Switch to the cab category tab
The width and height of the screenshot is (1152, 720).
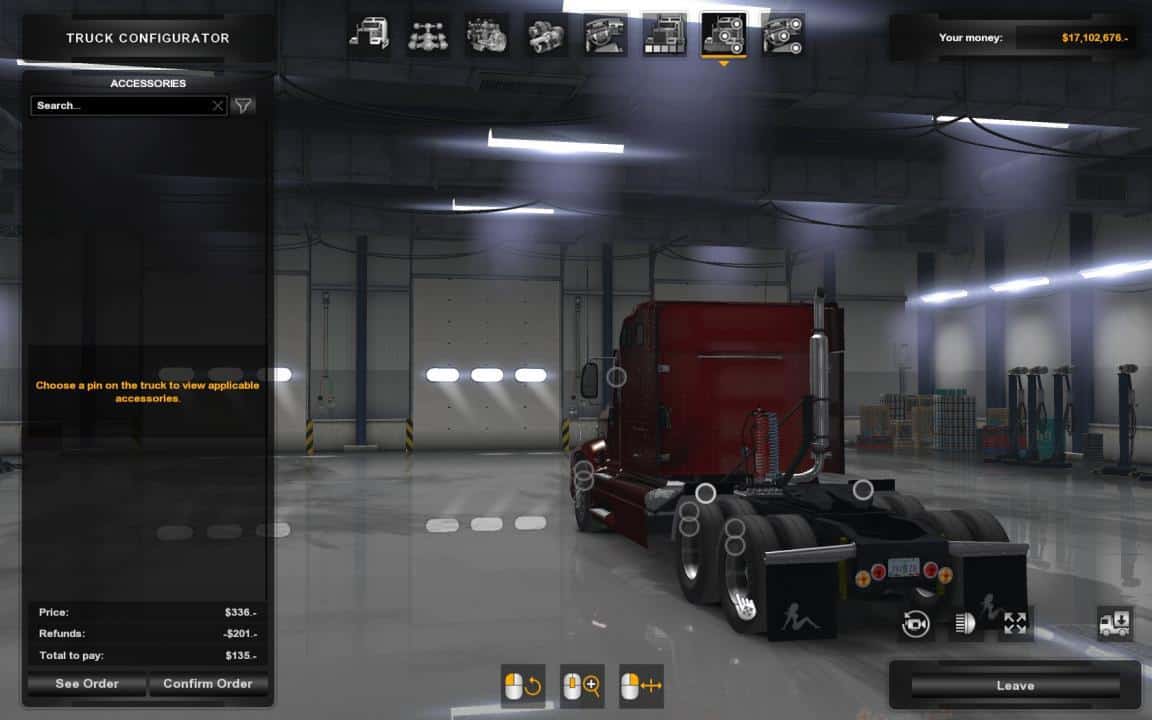tap(369, 35)
